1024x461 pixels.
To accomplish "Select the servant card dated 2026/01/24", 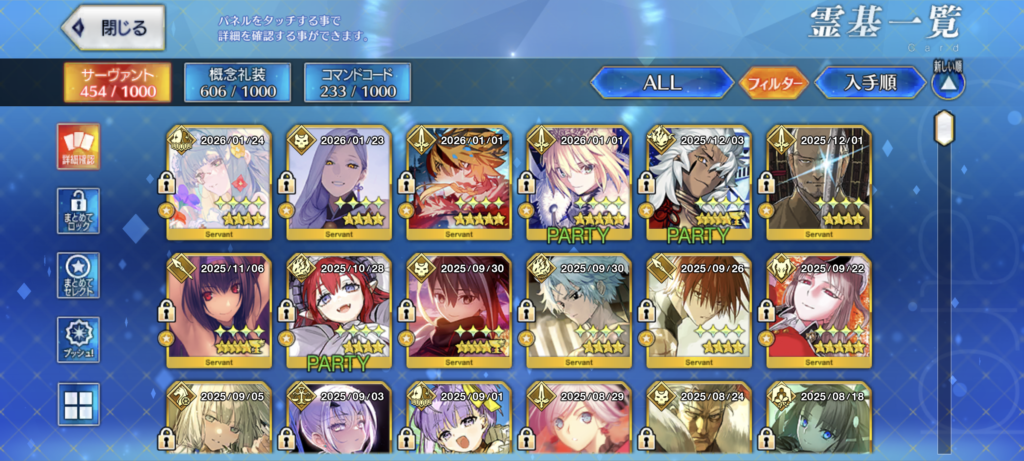I will (219, 183).
